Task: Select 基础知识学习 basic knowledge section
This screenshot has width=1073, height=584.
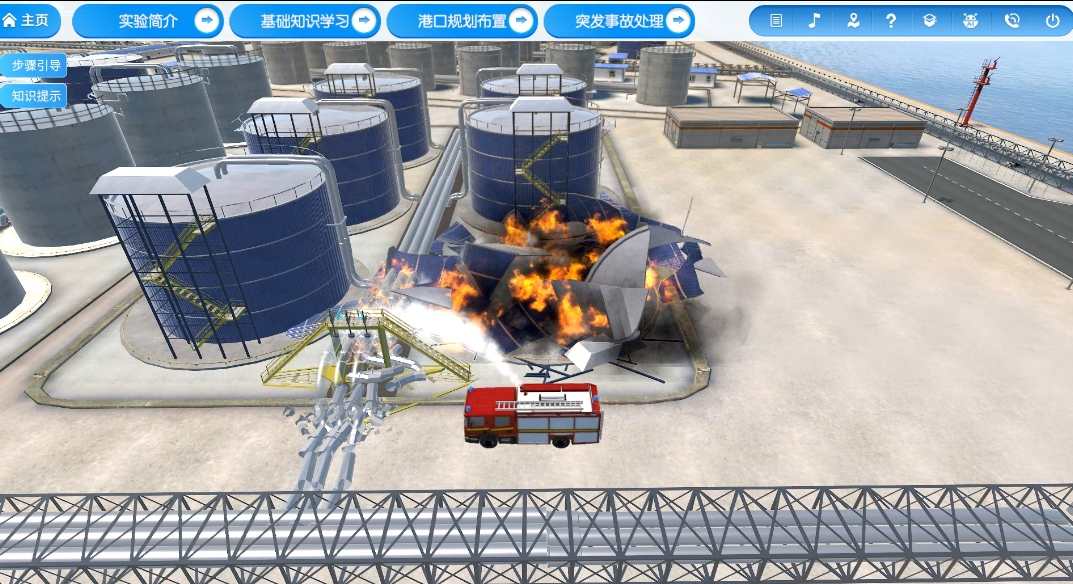Action: pos(305,21)
